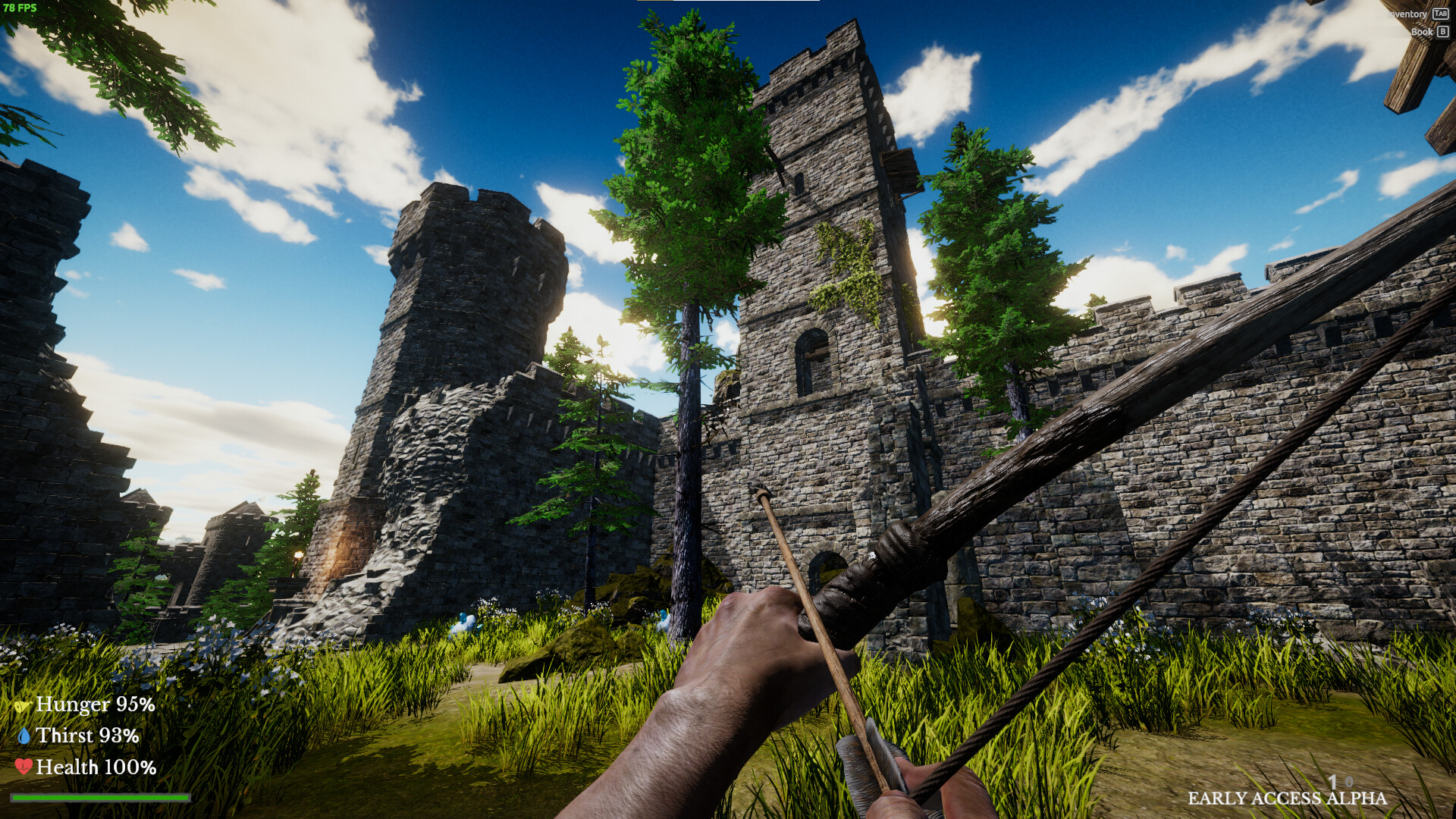
Task: Open the Book hint label
Action: [1423, 32]
